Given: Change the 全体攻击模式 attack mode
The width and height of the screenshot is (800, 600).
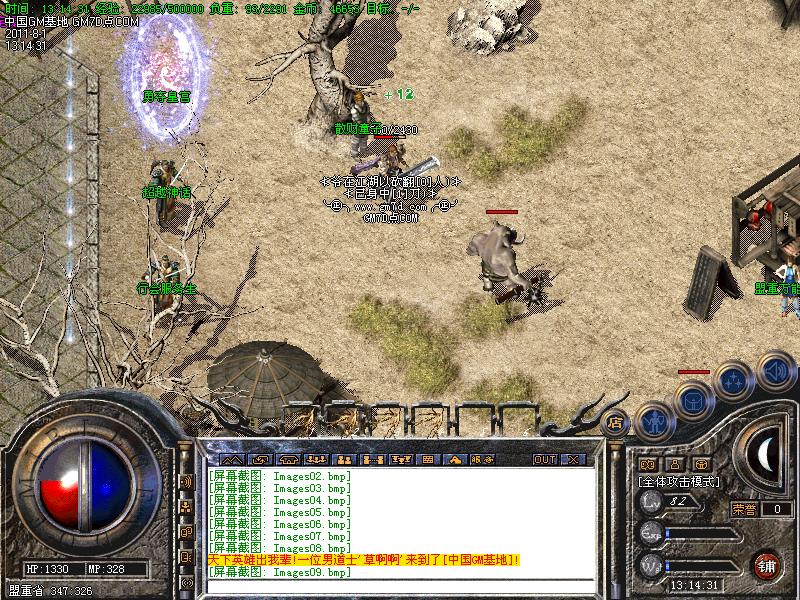Looking at the screenshot, I should click(679, 481).
